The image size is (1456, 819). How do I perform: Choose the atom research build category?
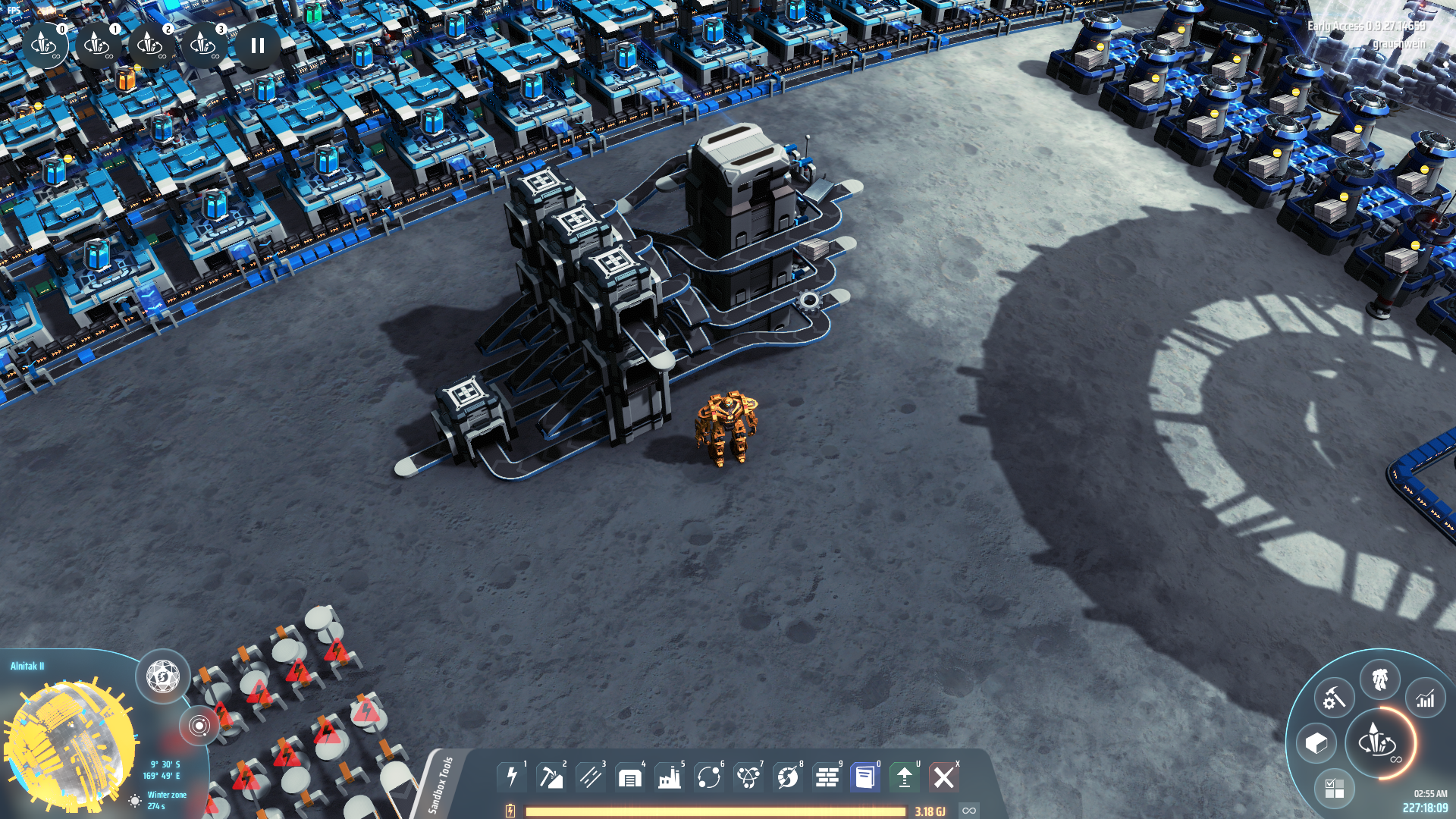pyautogui.click(x=748, y=777)
